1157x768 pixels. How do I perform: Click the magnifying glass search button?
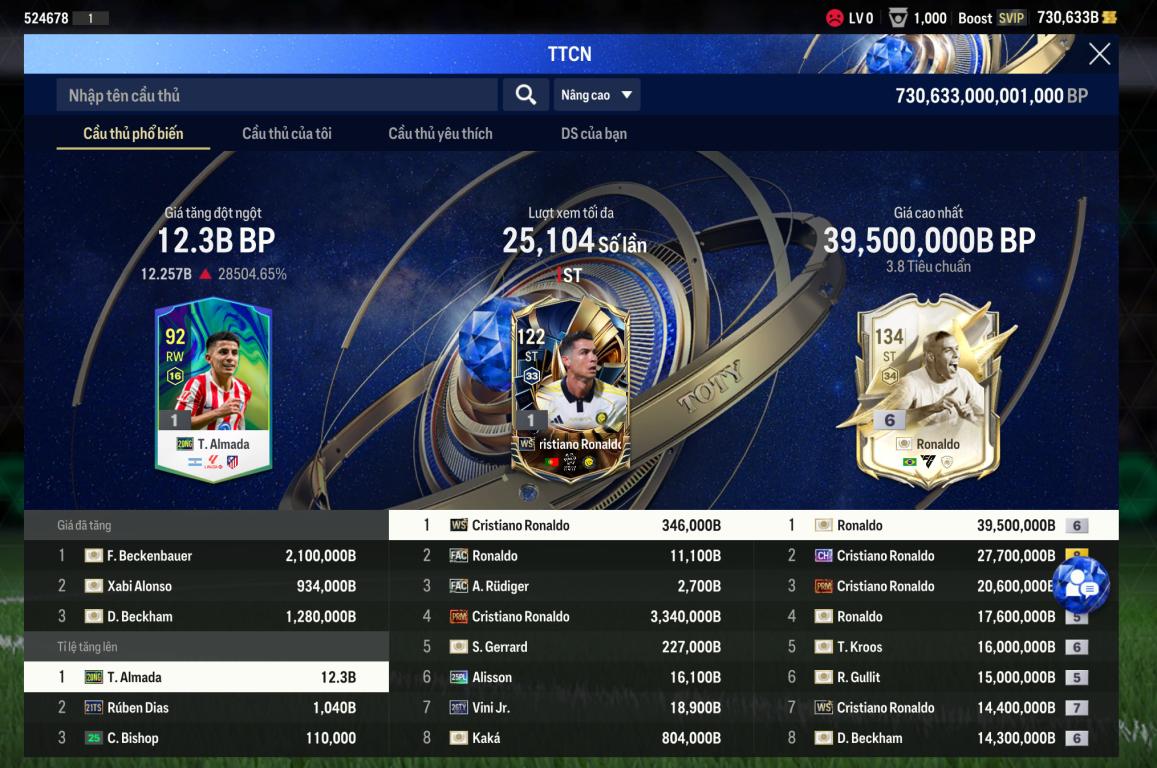pos(525,95)
